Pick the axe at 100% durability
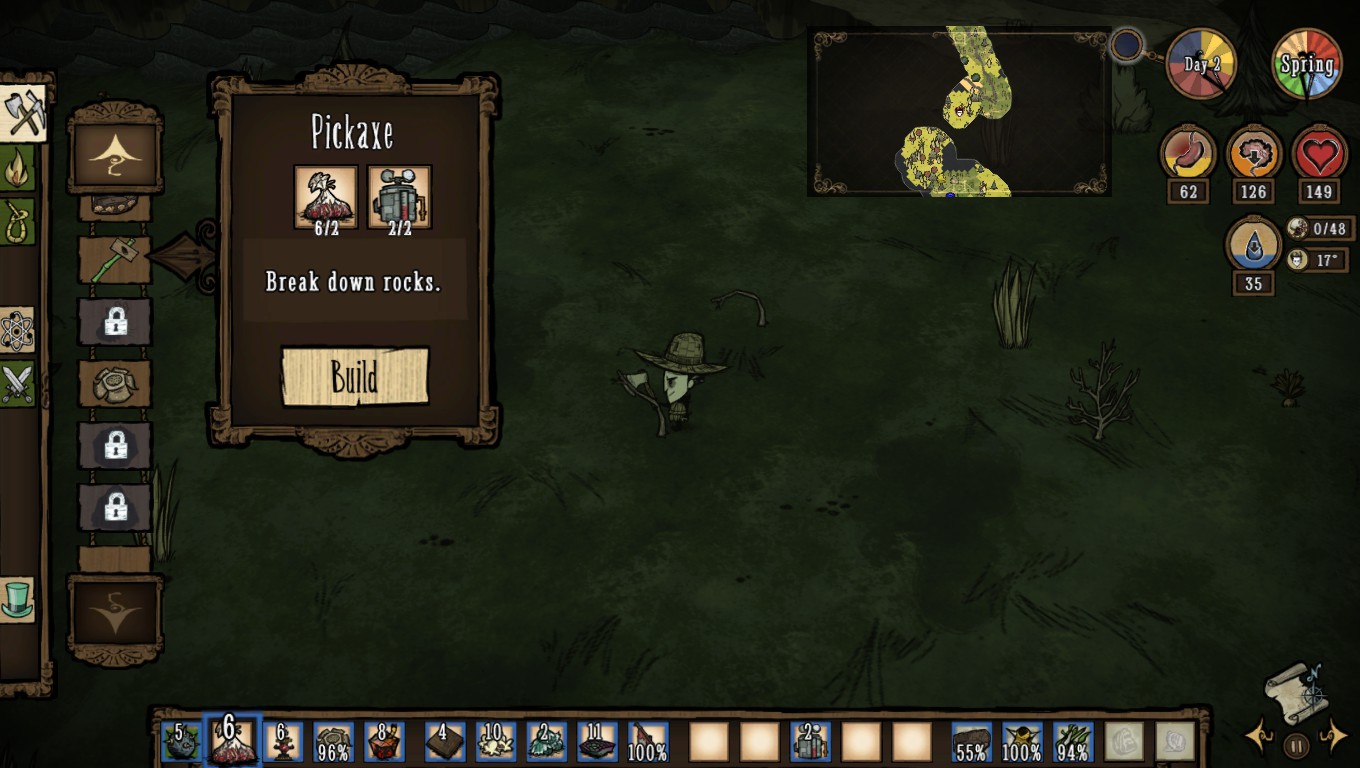Screen dimensions: 1360x768 (x=648, y=742)
